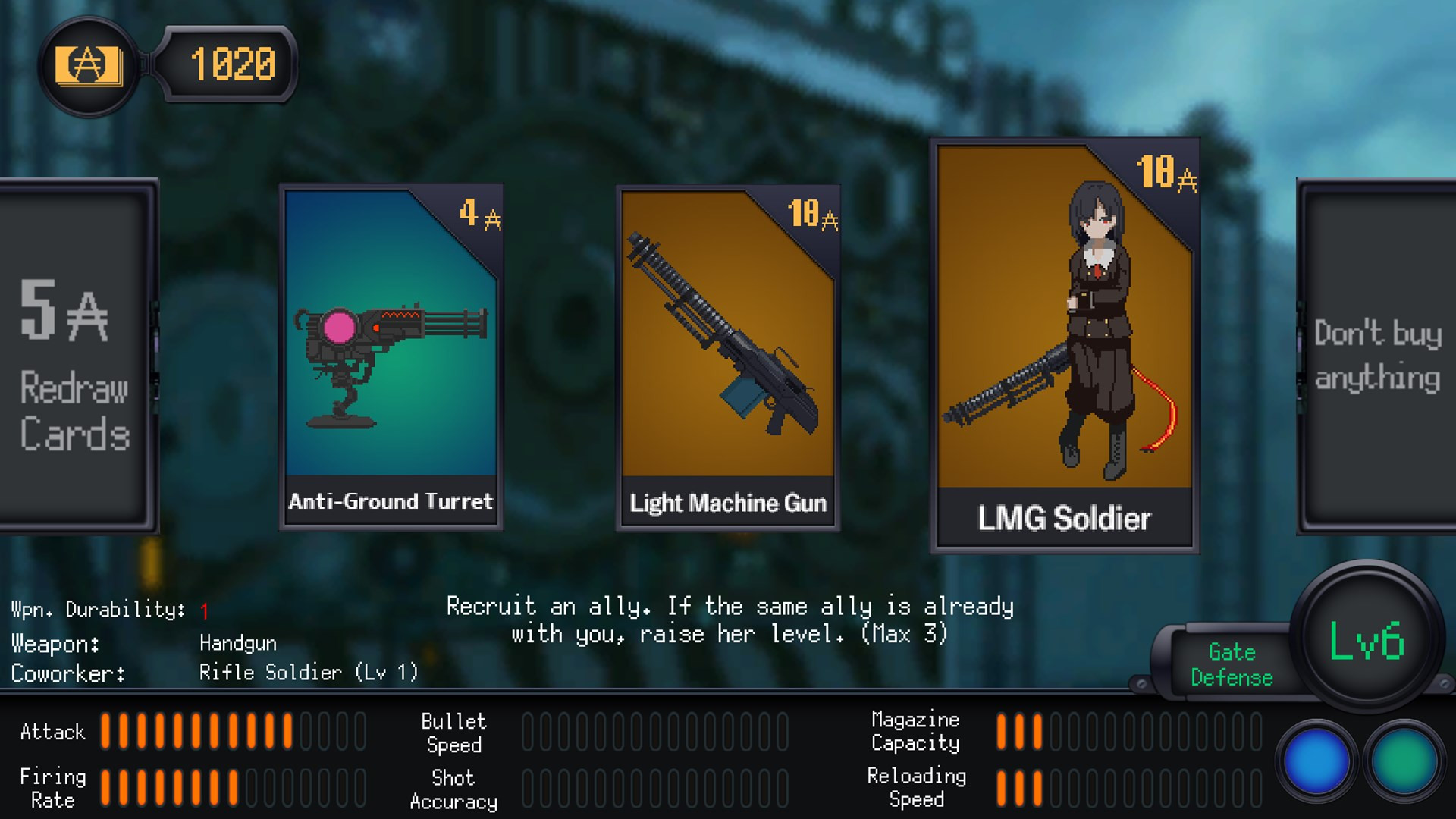Choose the Don't buy anything option
This screenshot has height=819, width=1456.
(x=1377, y=356)
